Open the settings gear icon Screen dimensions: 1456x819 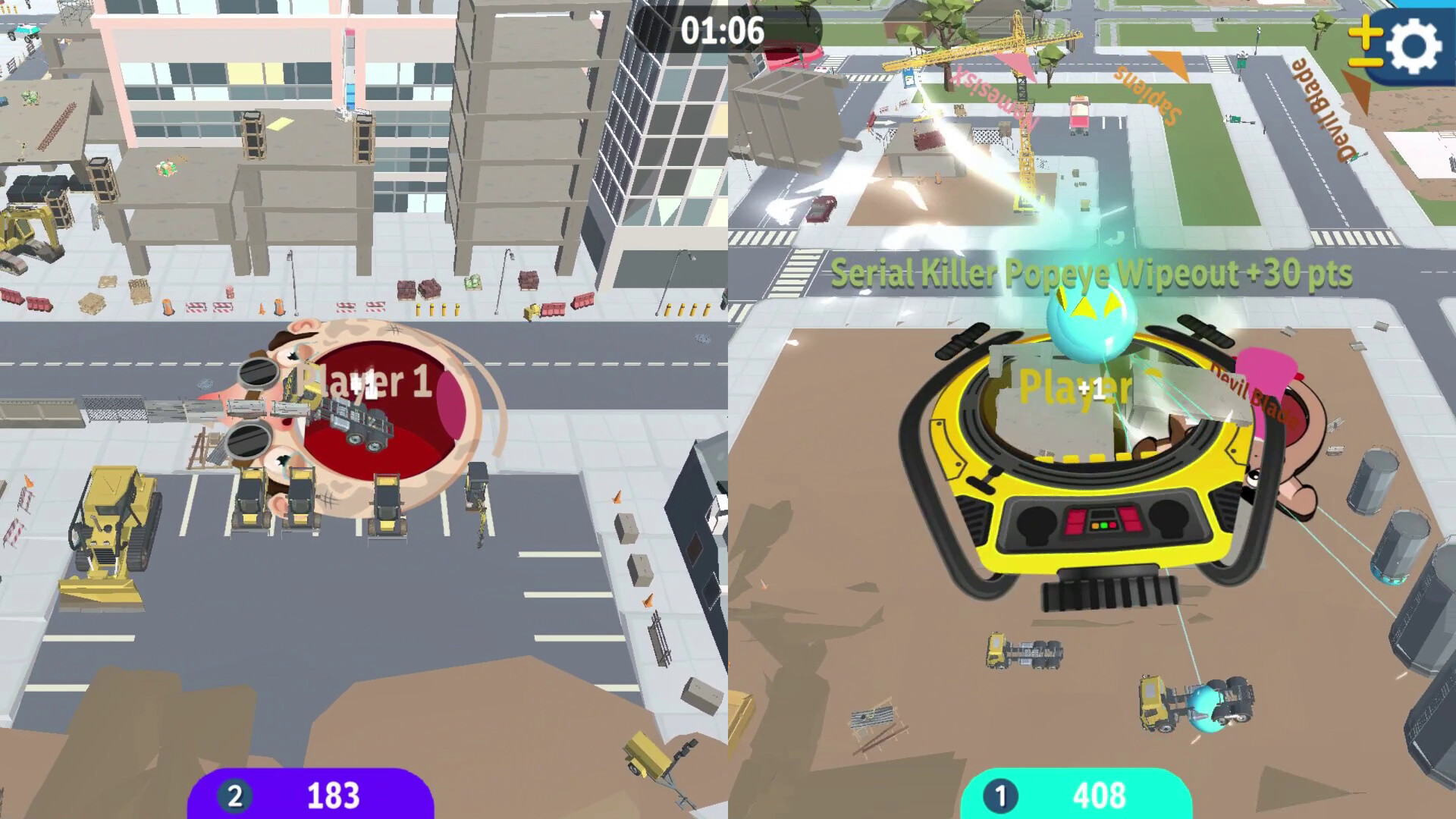1412,47
